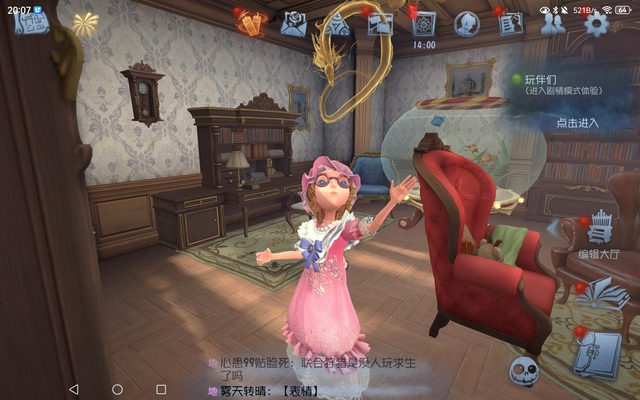Open the notice list icon
Viewport: 640px width, 400px height.
pos(509,23)
